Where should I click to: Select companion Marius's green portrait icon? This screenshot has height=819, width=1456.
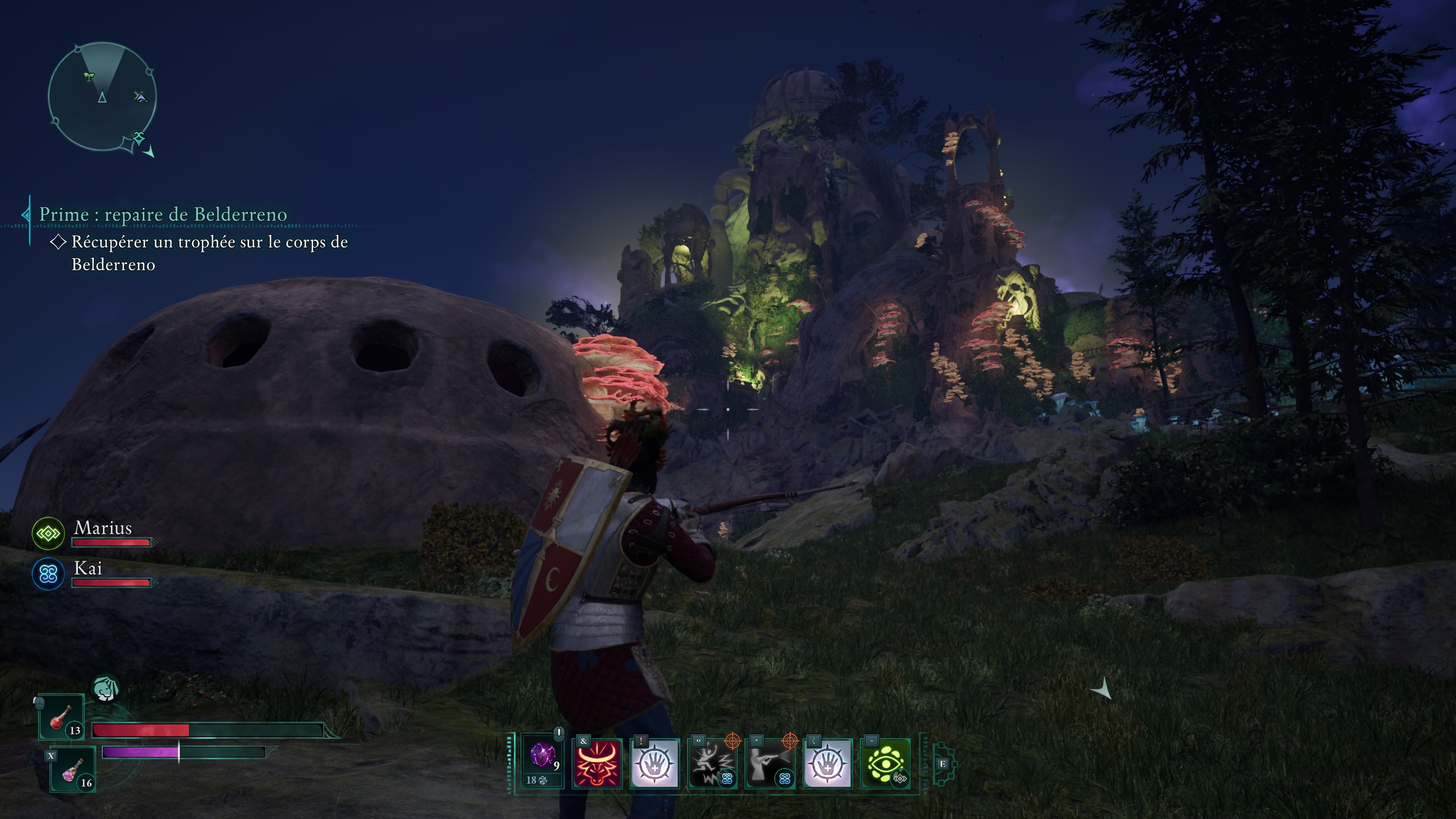(48, 533)
